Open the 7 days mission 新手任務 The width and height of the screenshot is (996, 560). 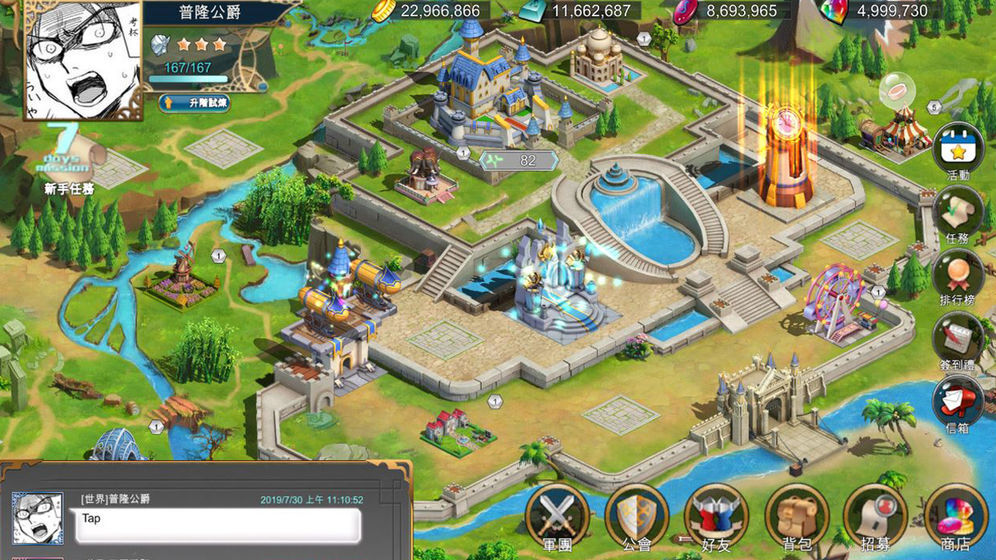tap(68, 162)
